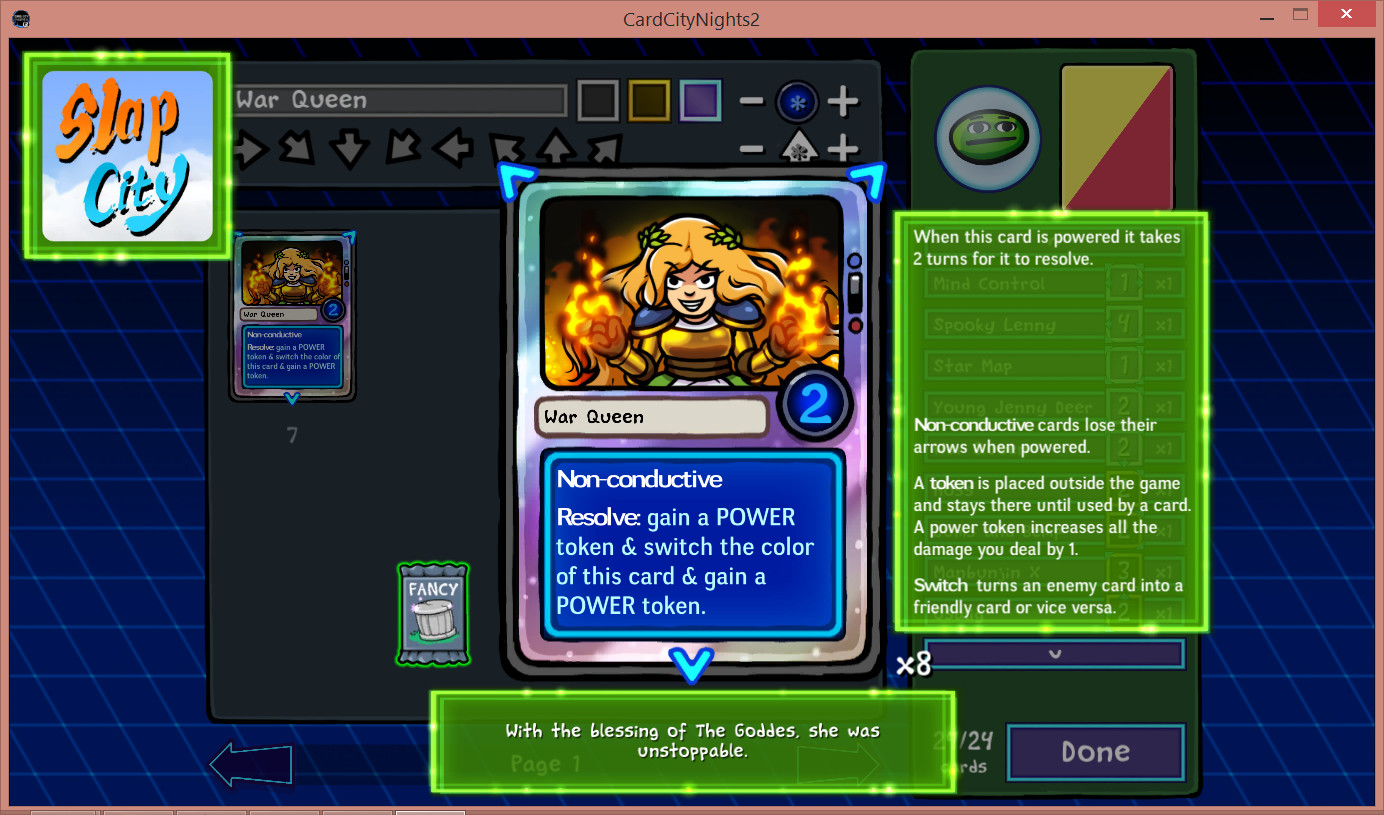Choose the purple color filter swatch
1384x815 pixels.
(700, 100)
